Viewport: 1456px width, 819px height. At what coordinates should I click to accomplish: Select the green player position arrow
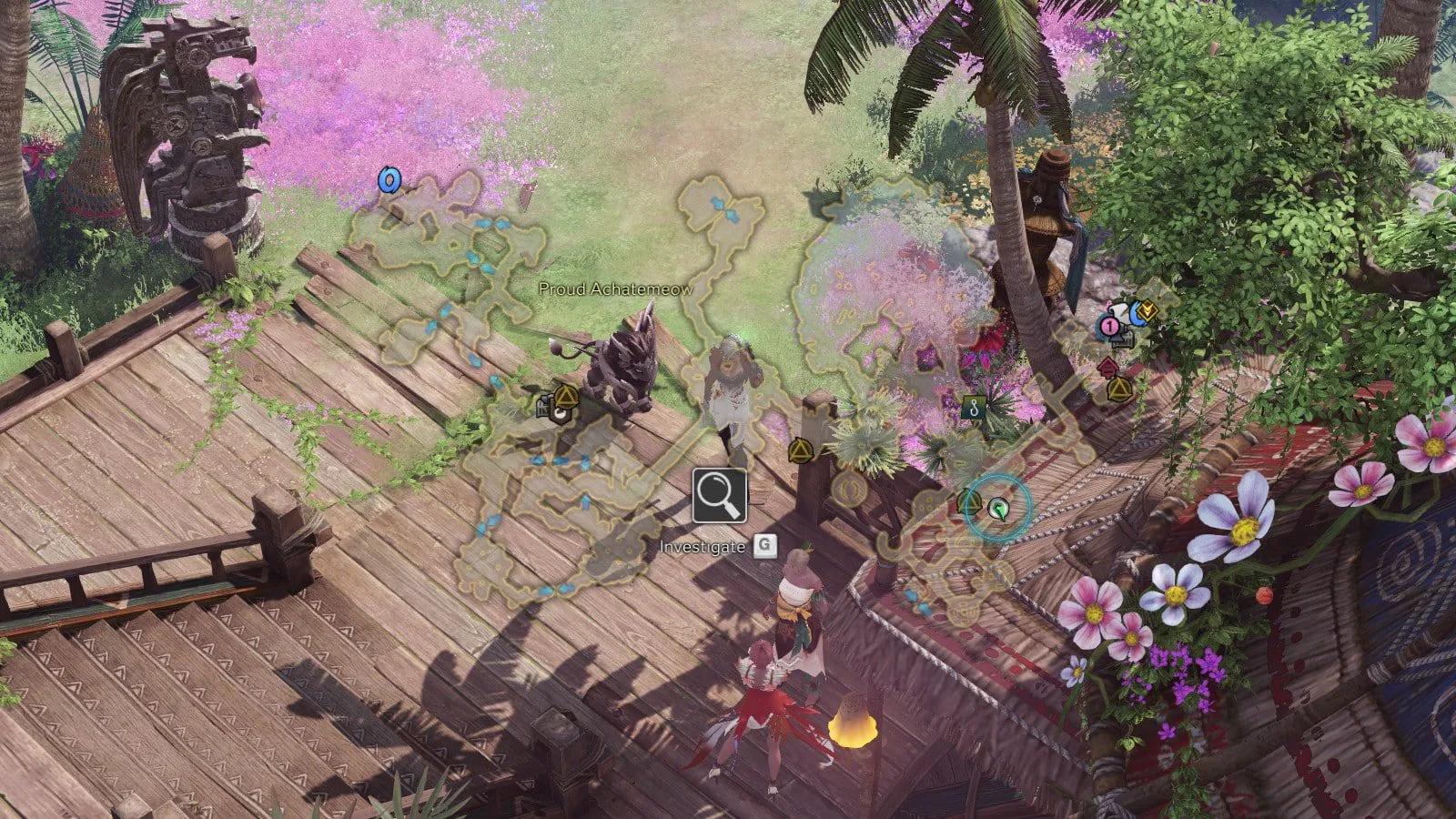click(998, 509)
